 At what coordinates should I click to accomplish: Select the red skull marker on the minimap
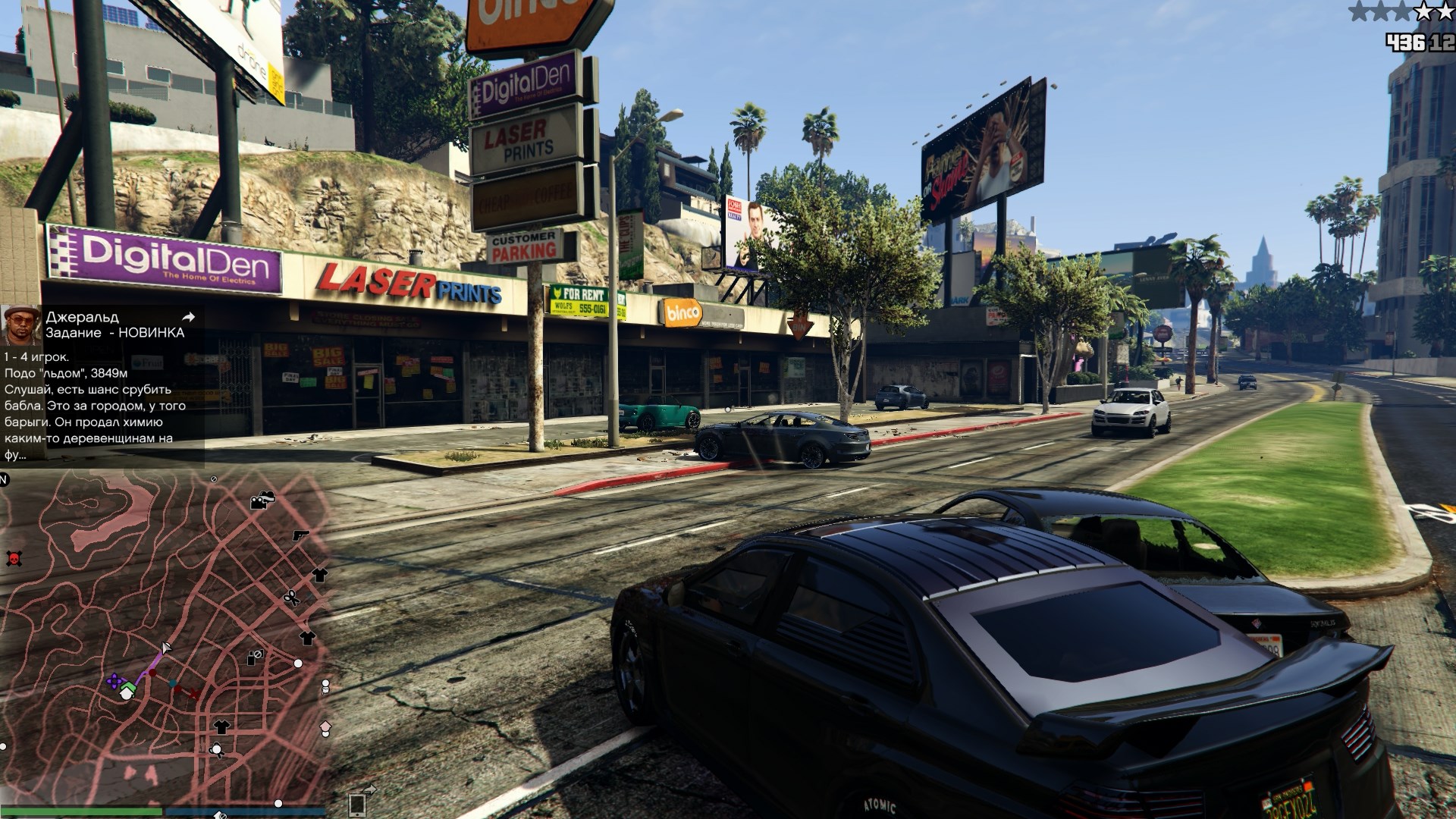tap(13, 559)
